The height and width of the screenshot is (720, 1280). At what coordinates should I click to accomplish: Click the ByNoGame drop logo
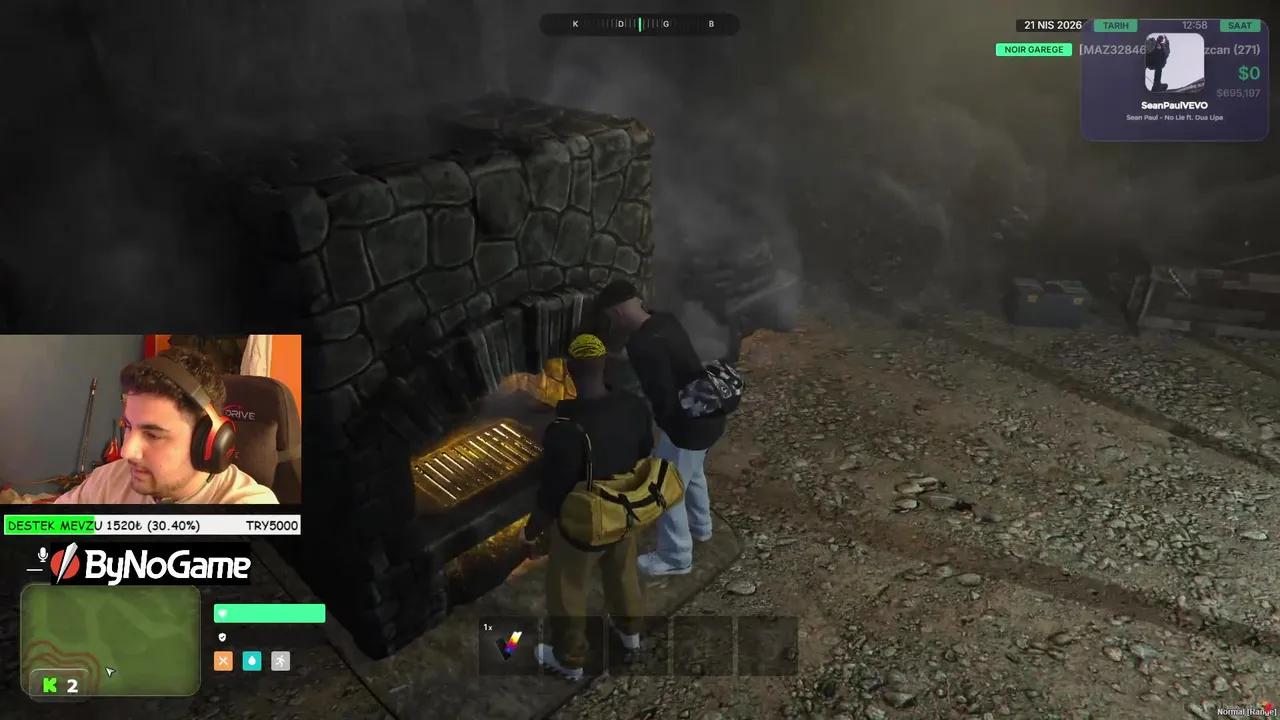coord(68,566)
